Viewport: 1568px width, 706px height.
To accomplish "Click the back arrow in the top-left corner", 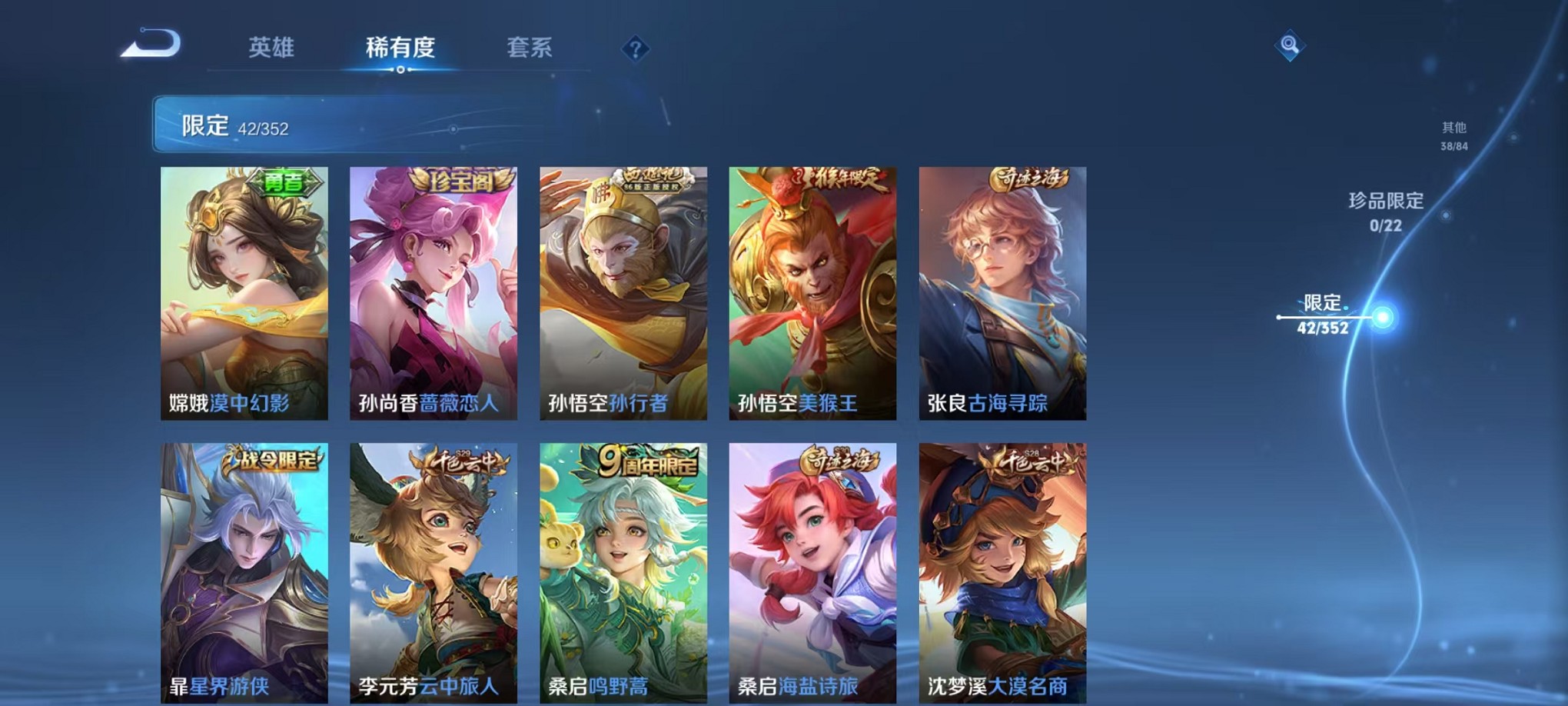I will coord(151,44).
